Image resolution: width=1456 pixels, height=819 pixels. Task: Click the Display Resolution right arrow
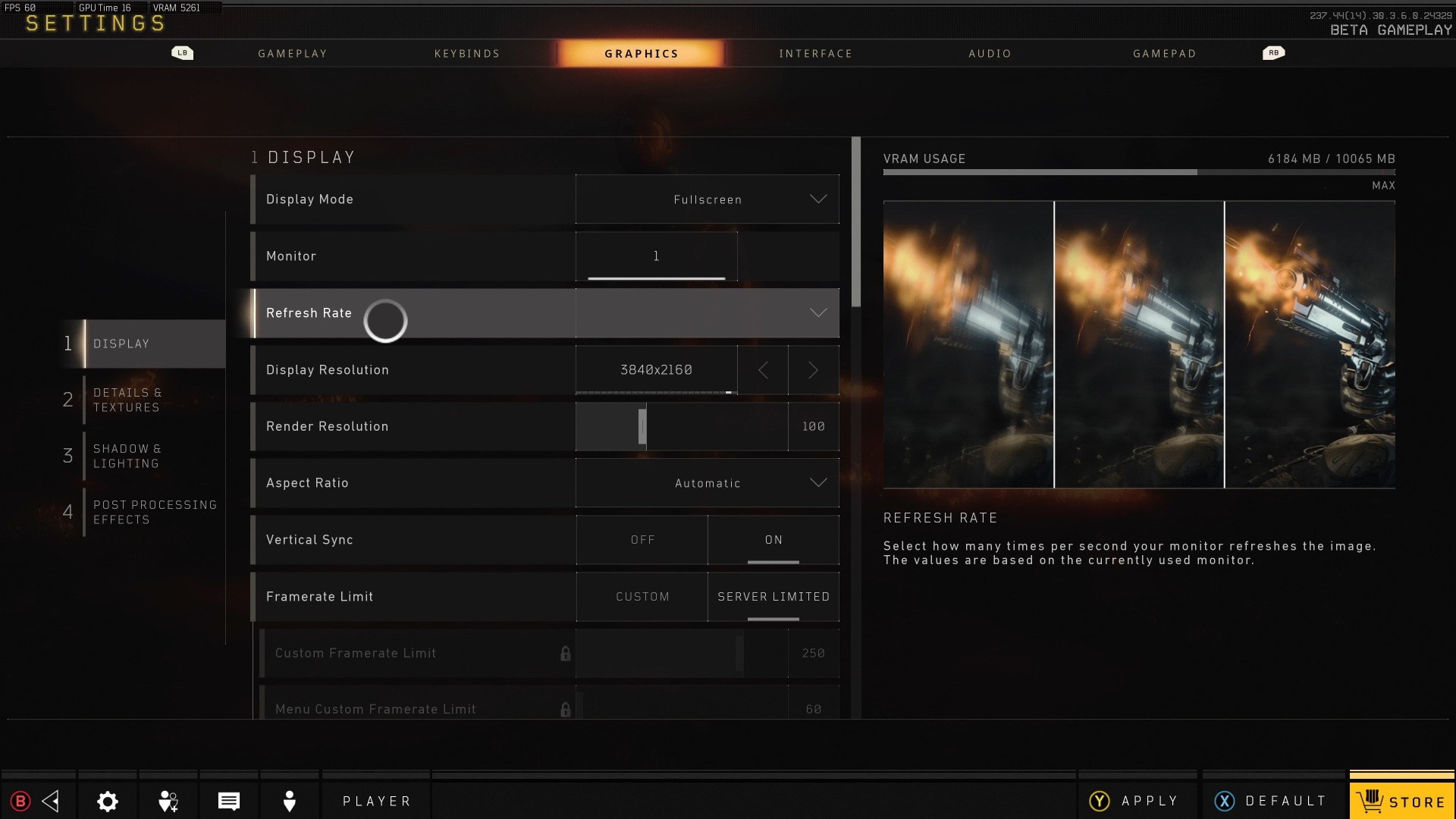(x=813, y=370)
